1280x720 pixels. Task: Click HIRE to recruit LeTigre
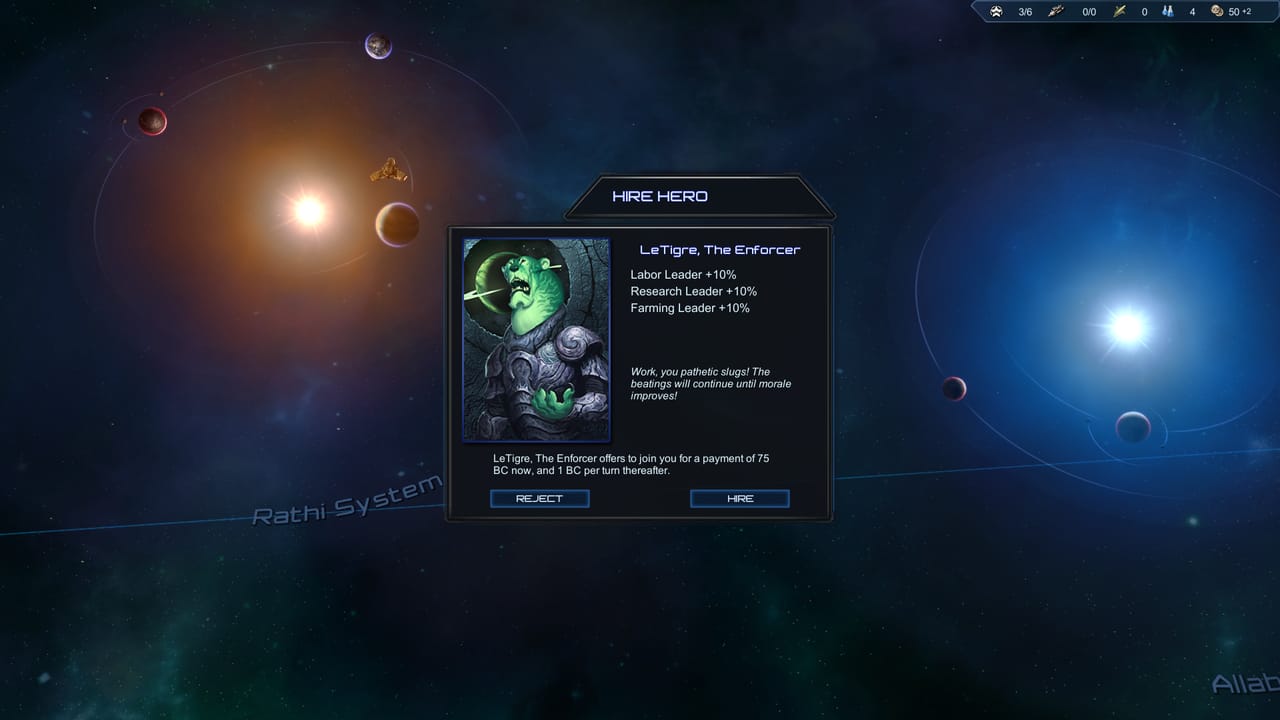pos(739,498)
